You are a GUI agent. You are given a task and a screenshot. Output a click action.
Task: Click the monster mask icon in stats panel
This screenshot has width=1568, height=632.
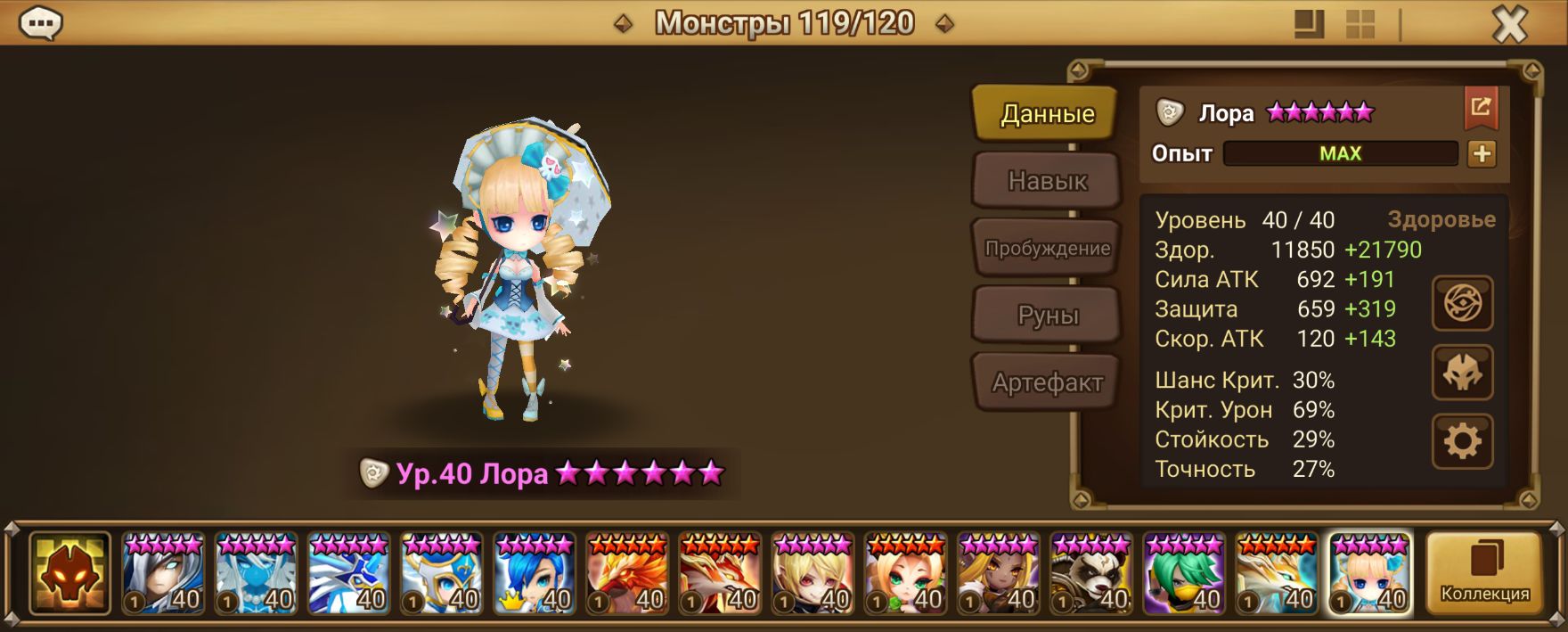point(1462,373)
